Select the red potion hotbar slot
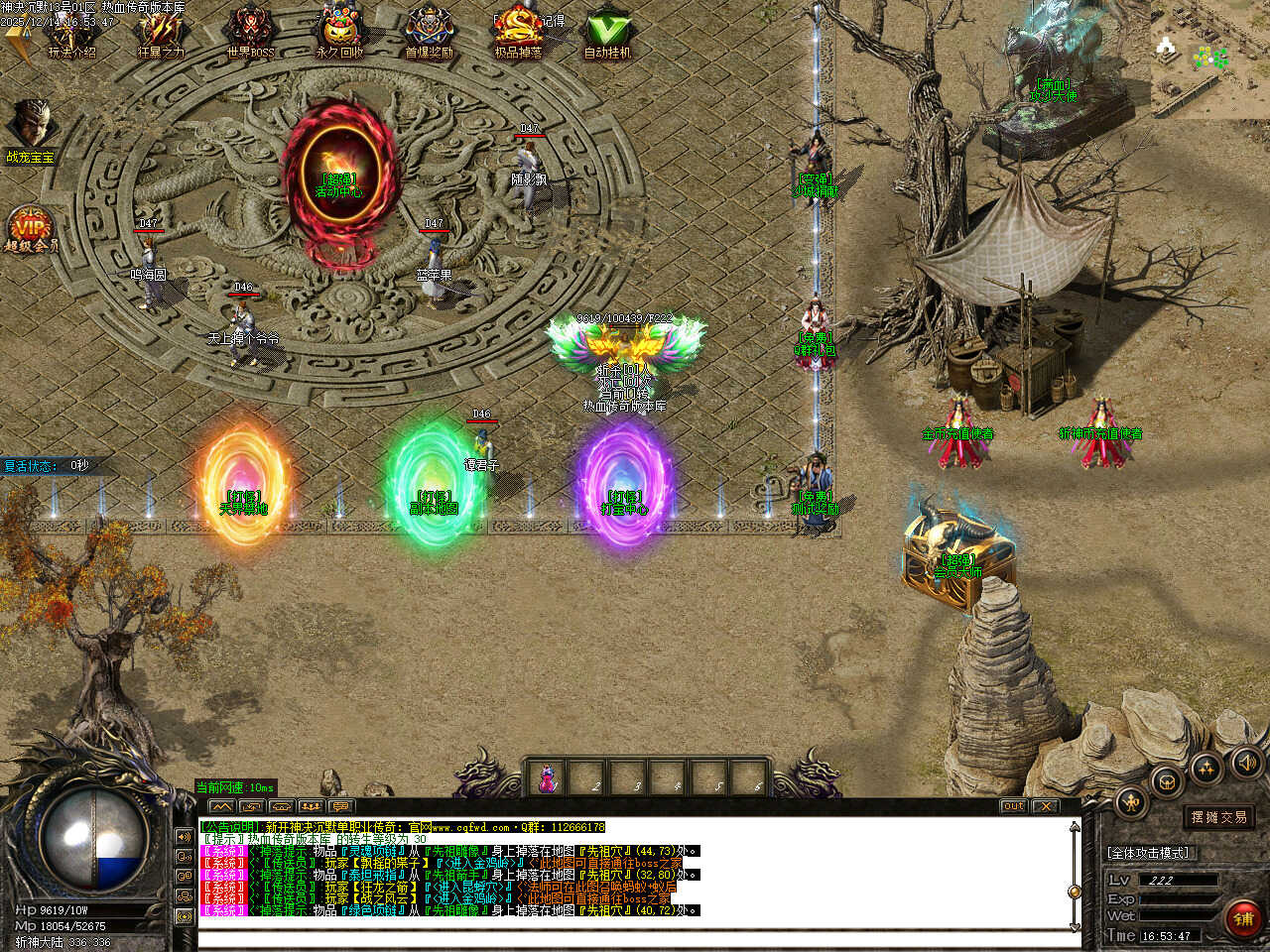The width and height of the screenshot is (1270, 952). [547, 777]
